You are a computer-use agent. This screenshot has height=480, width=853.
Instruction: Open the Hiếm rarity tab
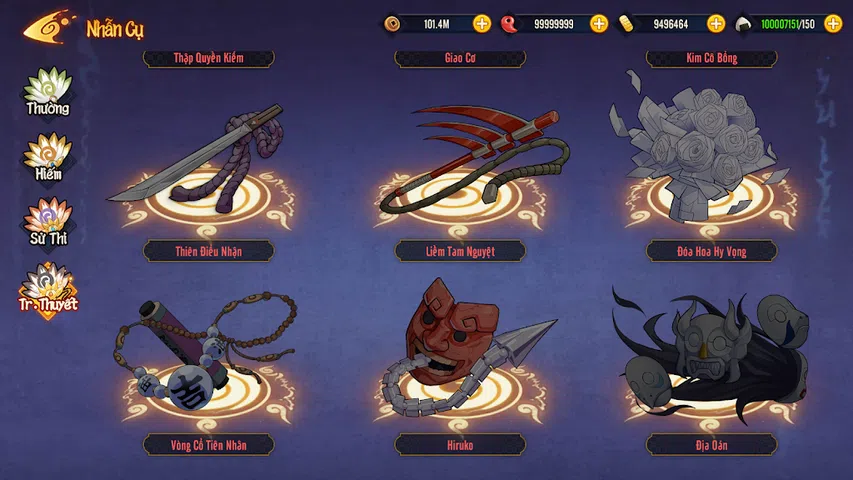click(47, 157)
